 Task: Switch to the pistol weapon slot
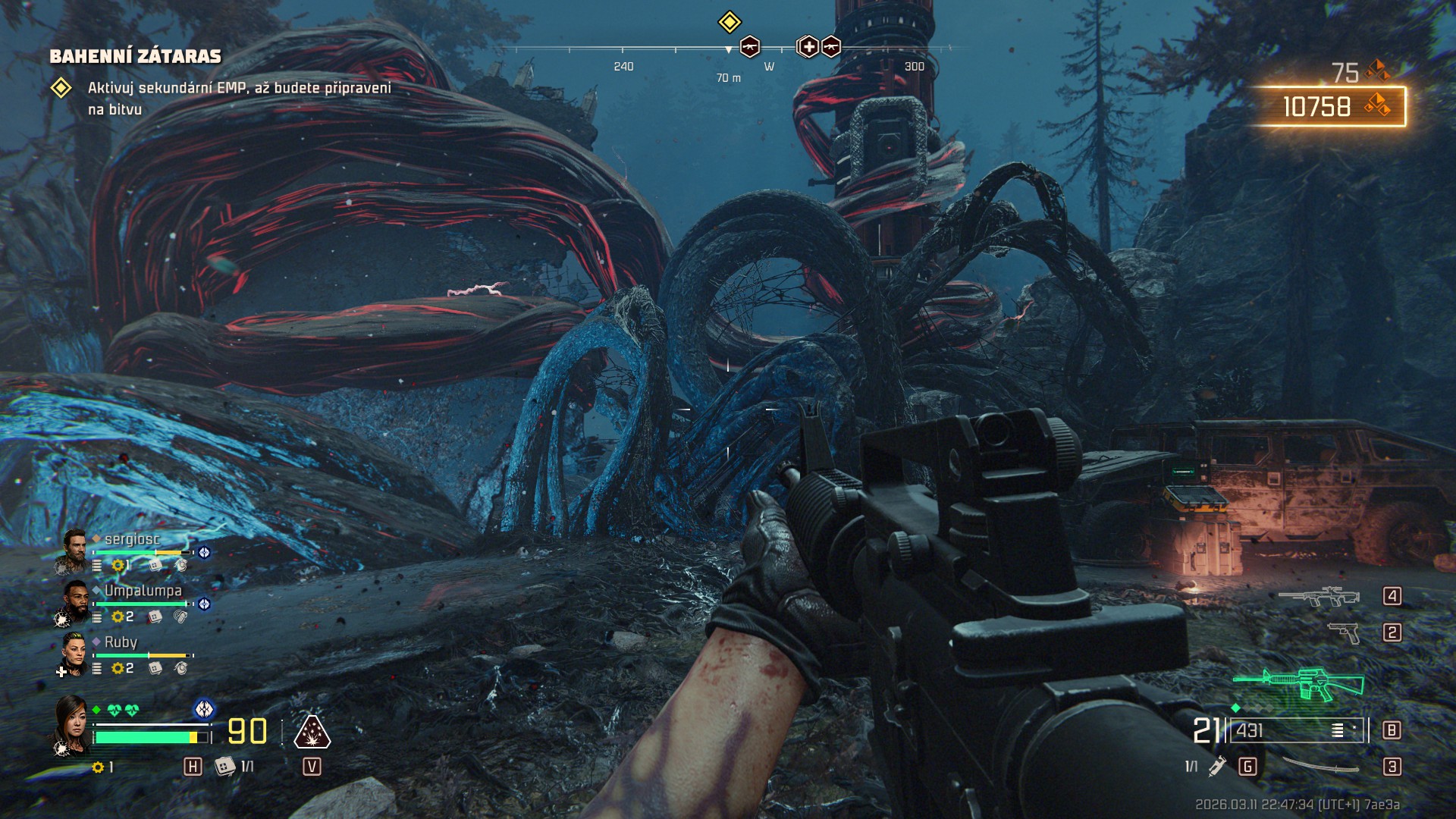[x=1344, y=632]
